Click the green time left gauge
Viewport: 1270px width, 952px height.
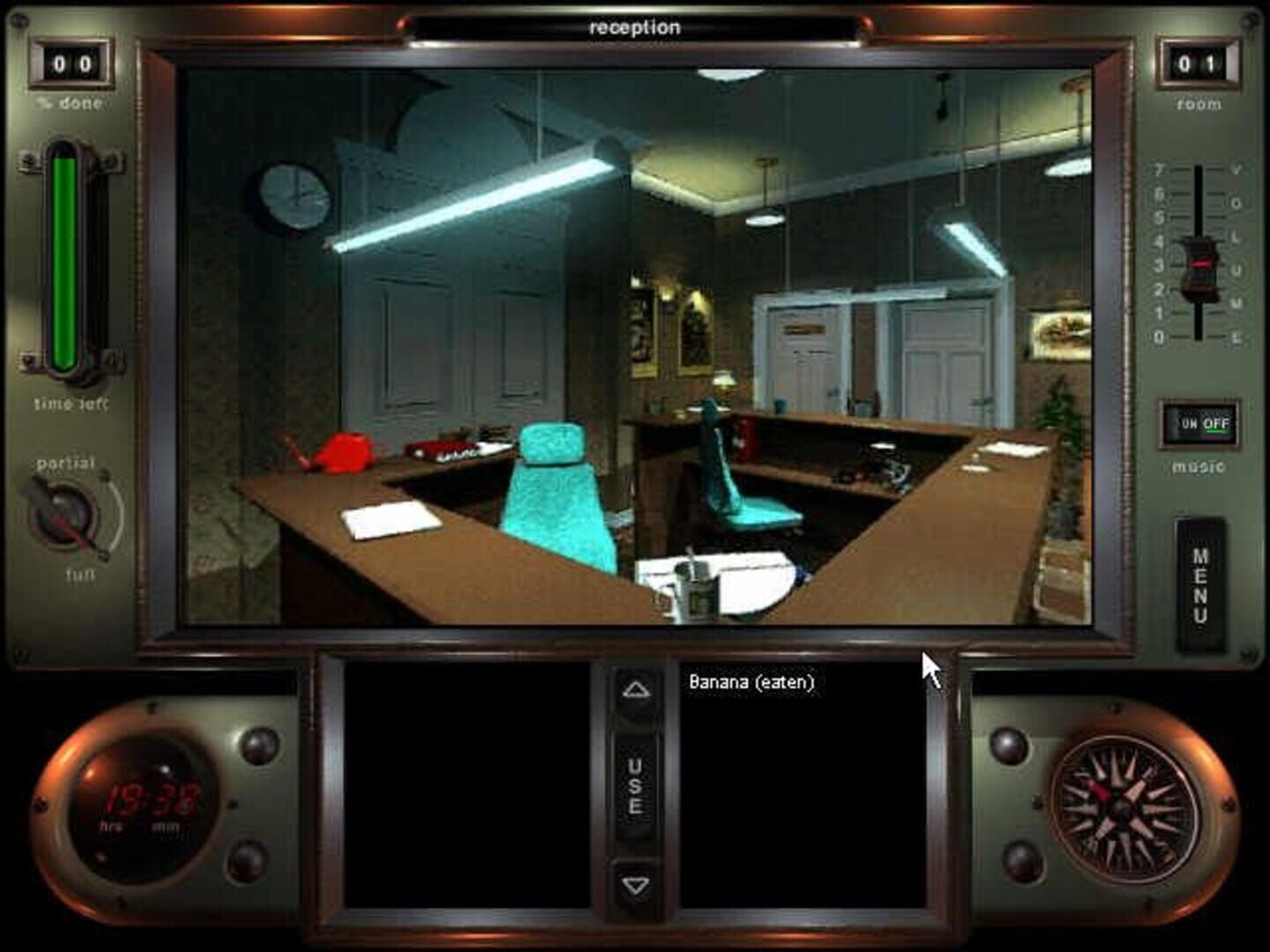point(63,256)
